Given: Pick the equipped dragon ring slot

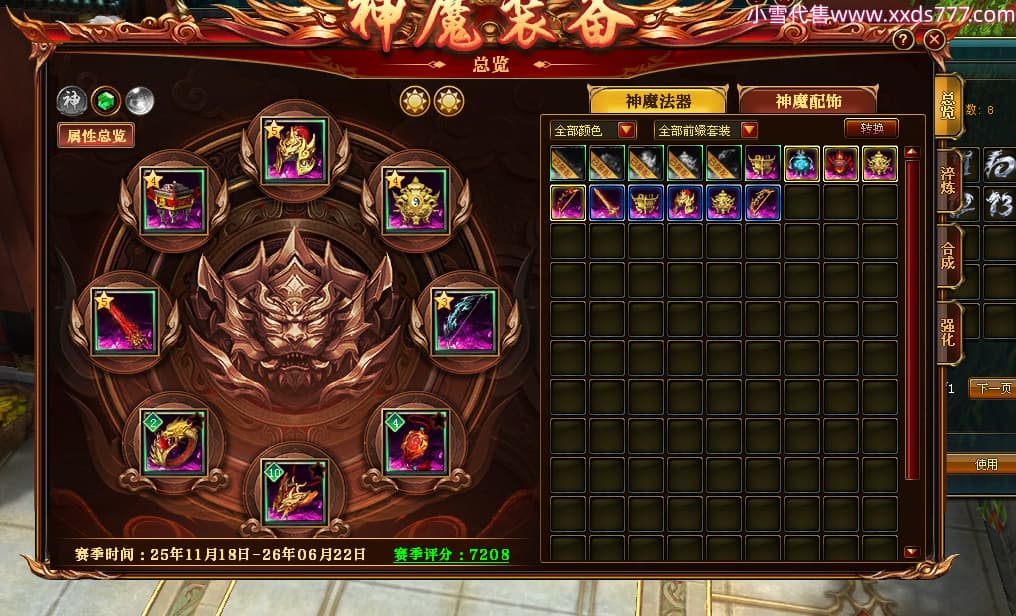Looking at the screenshot, I should click(173, 442).
